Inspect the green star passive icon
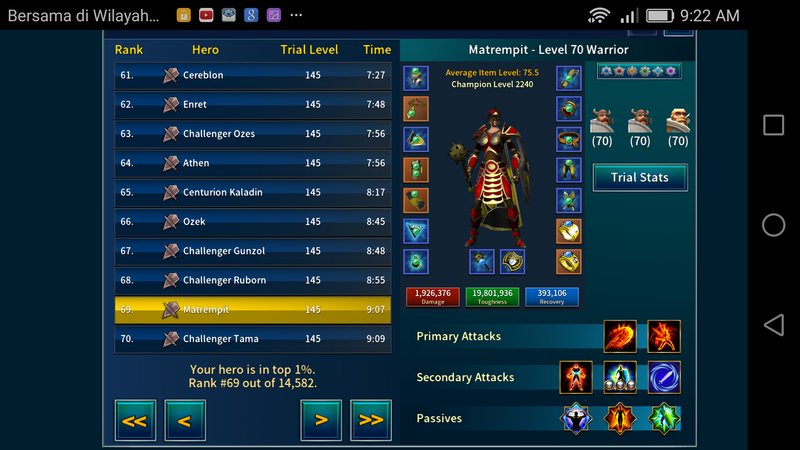 click(x=664, y=418)
